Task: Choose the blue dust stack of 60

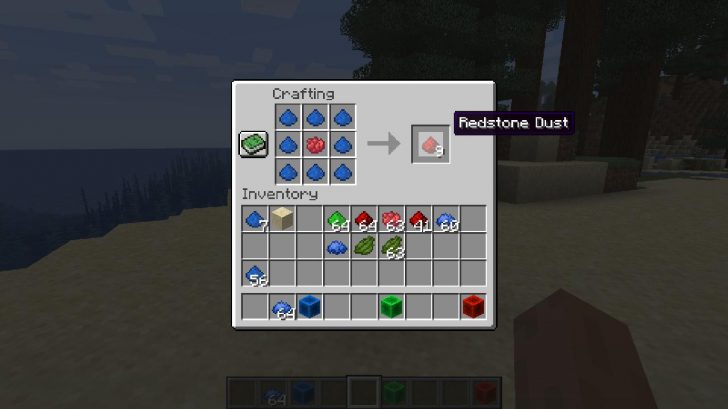Action: click(446, 219)
